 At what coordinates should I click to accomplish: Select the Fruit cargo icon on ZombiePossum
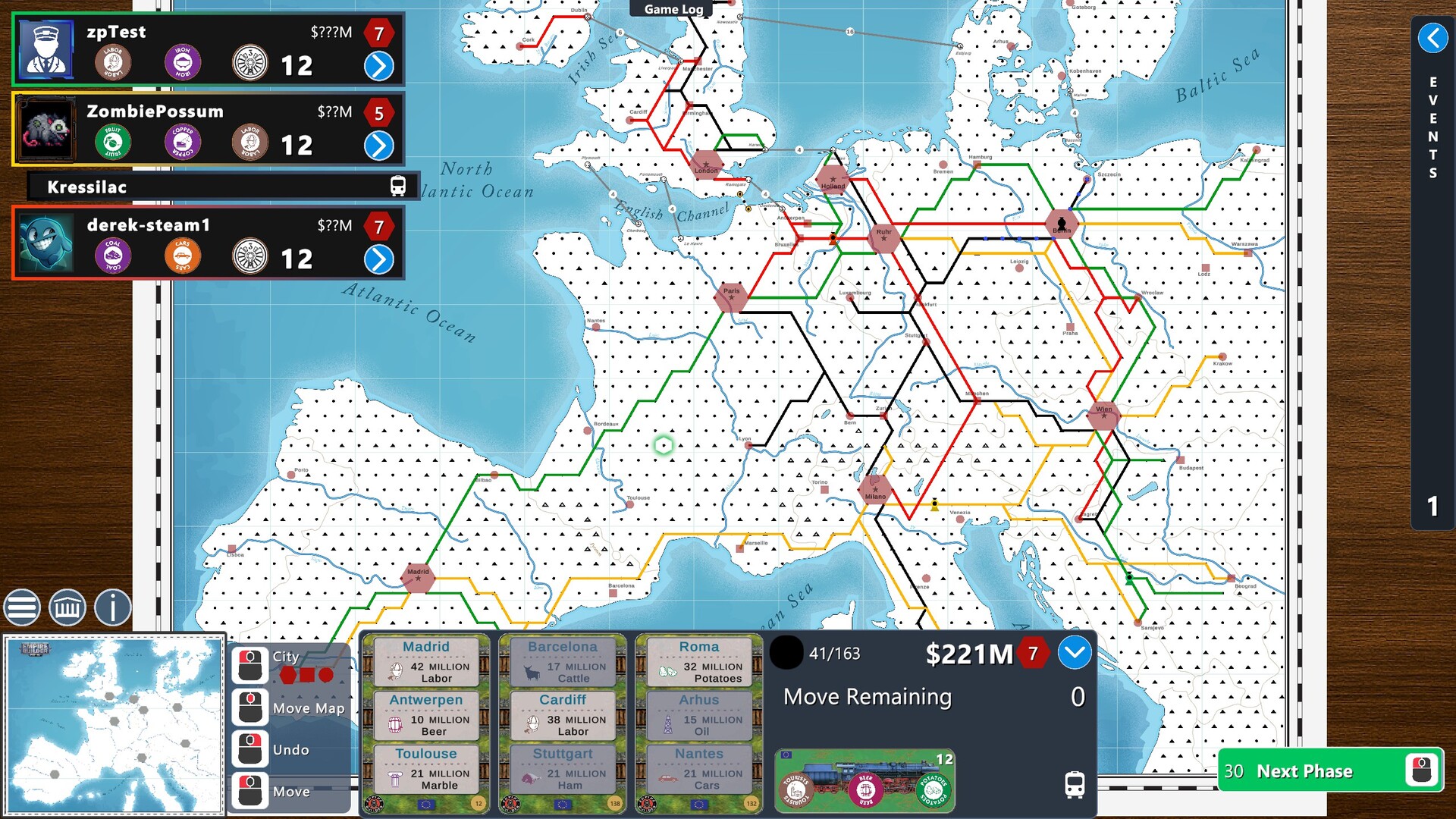coord(112,141)
